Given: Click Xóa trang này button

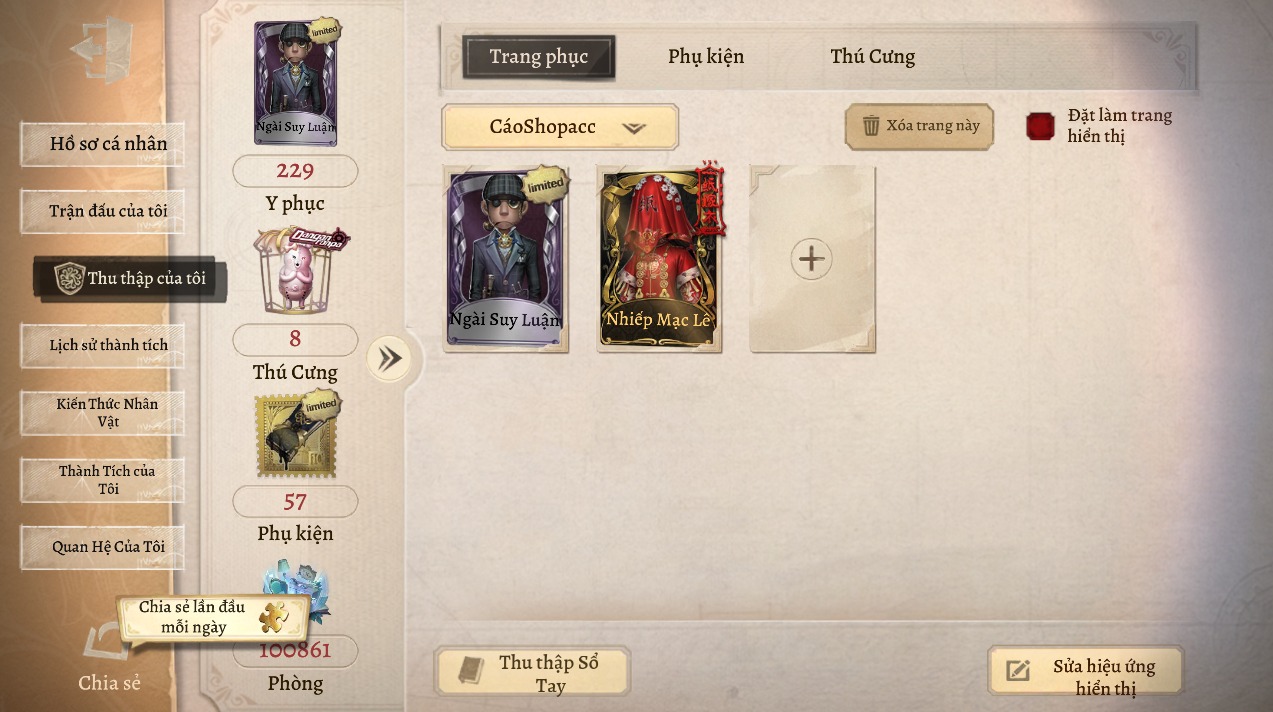Looking at the screenshot, I should (919, 126).
